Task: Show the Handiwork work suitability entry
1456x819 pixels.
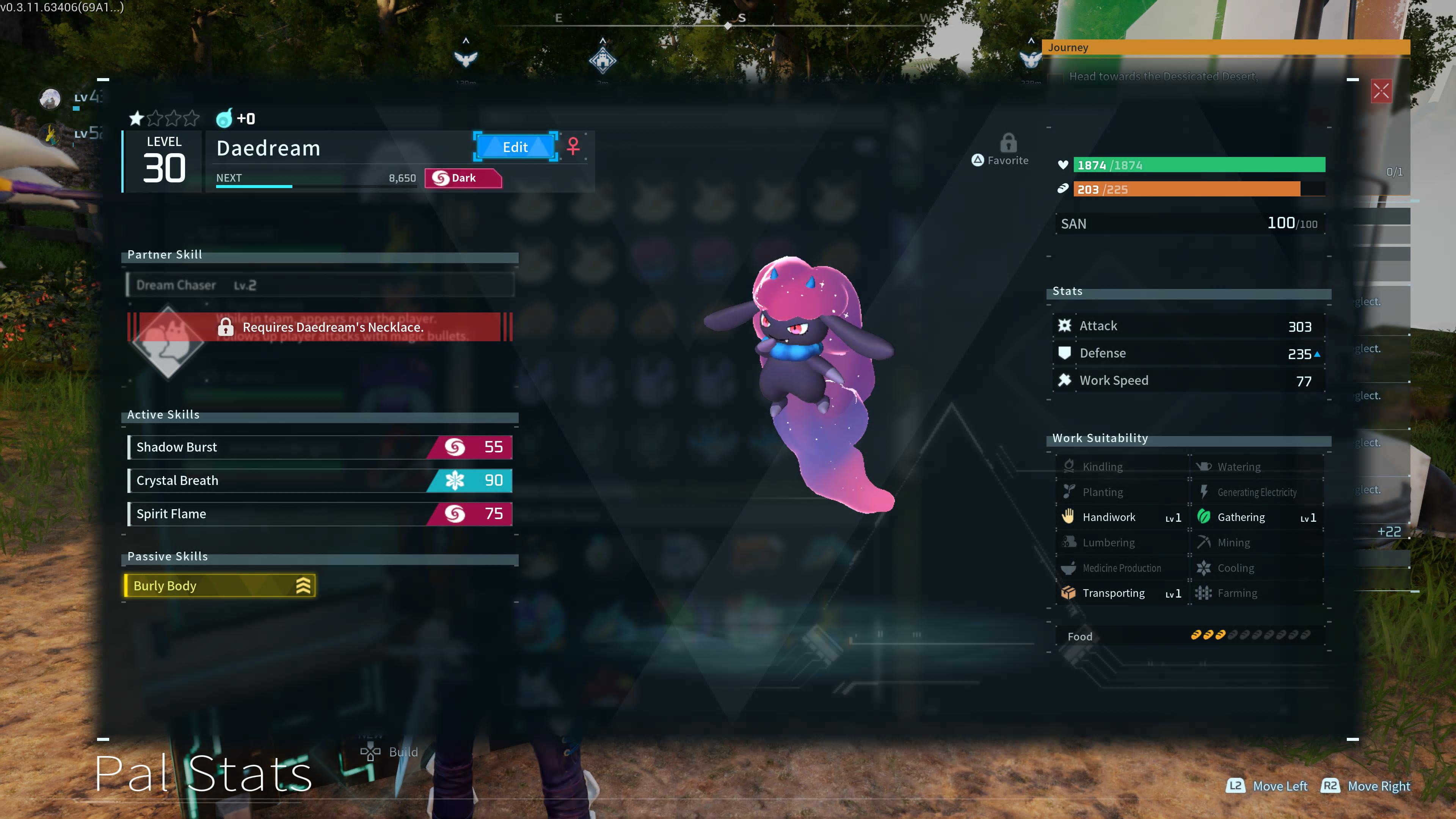Action: (1122, 517)
